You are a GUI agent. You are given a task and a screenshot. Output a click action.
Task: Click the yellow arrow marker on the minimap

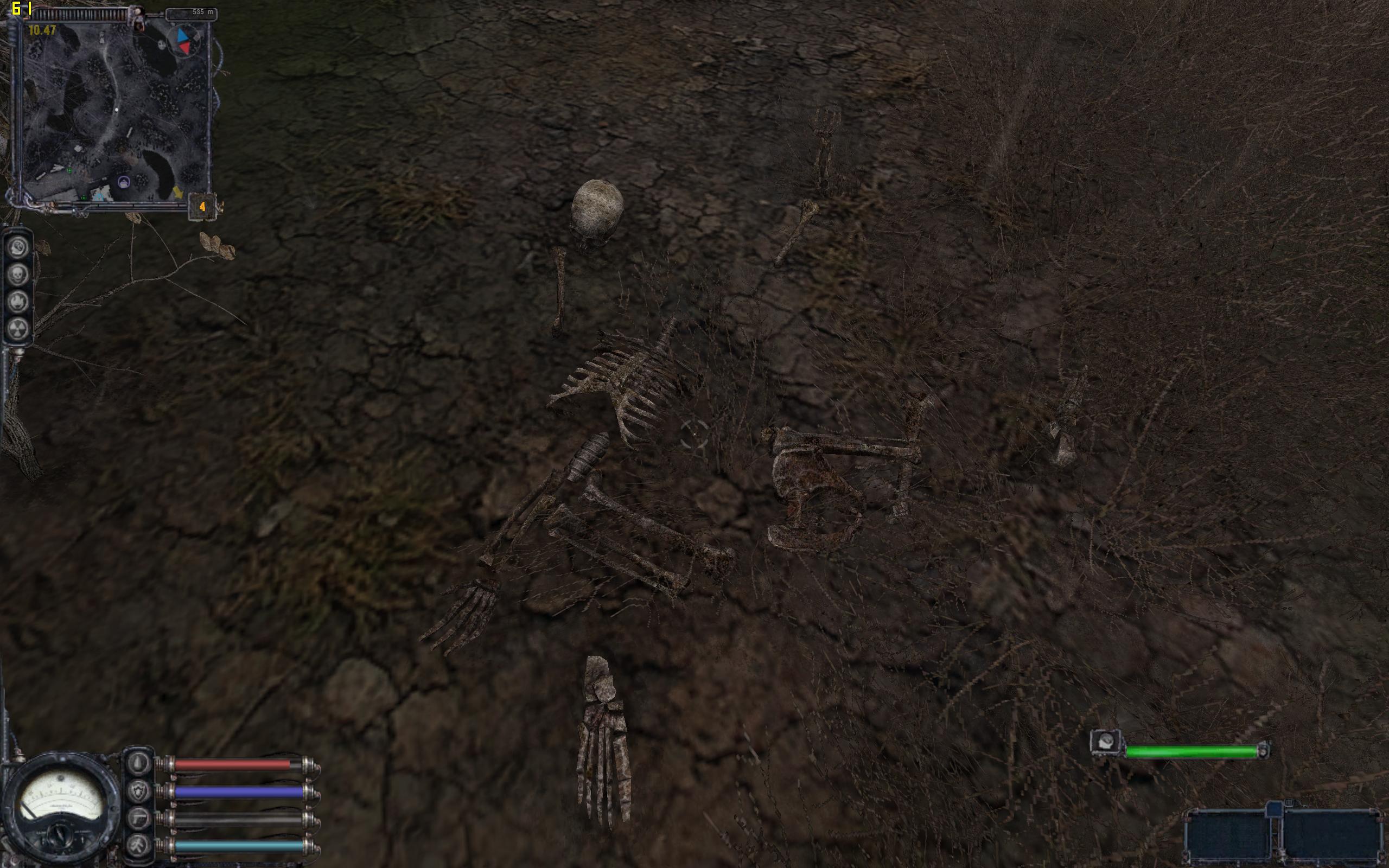coord(179,192)
